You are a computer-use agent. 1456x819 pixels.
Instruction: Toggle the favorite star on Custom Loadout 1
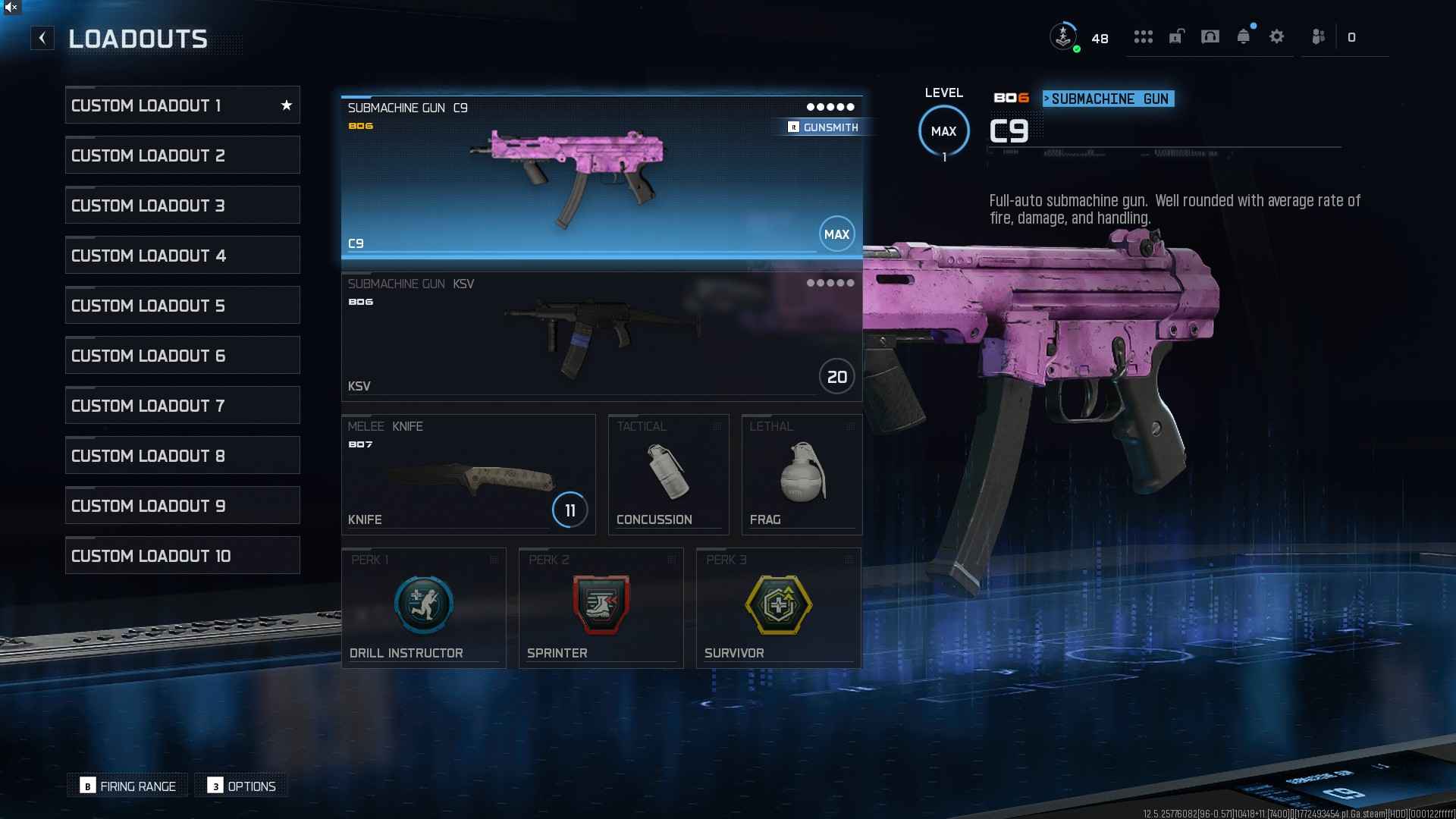pyautogui.click(x=287, y=105)
